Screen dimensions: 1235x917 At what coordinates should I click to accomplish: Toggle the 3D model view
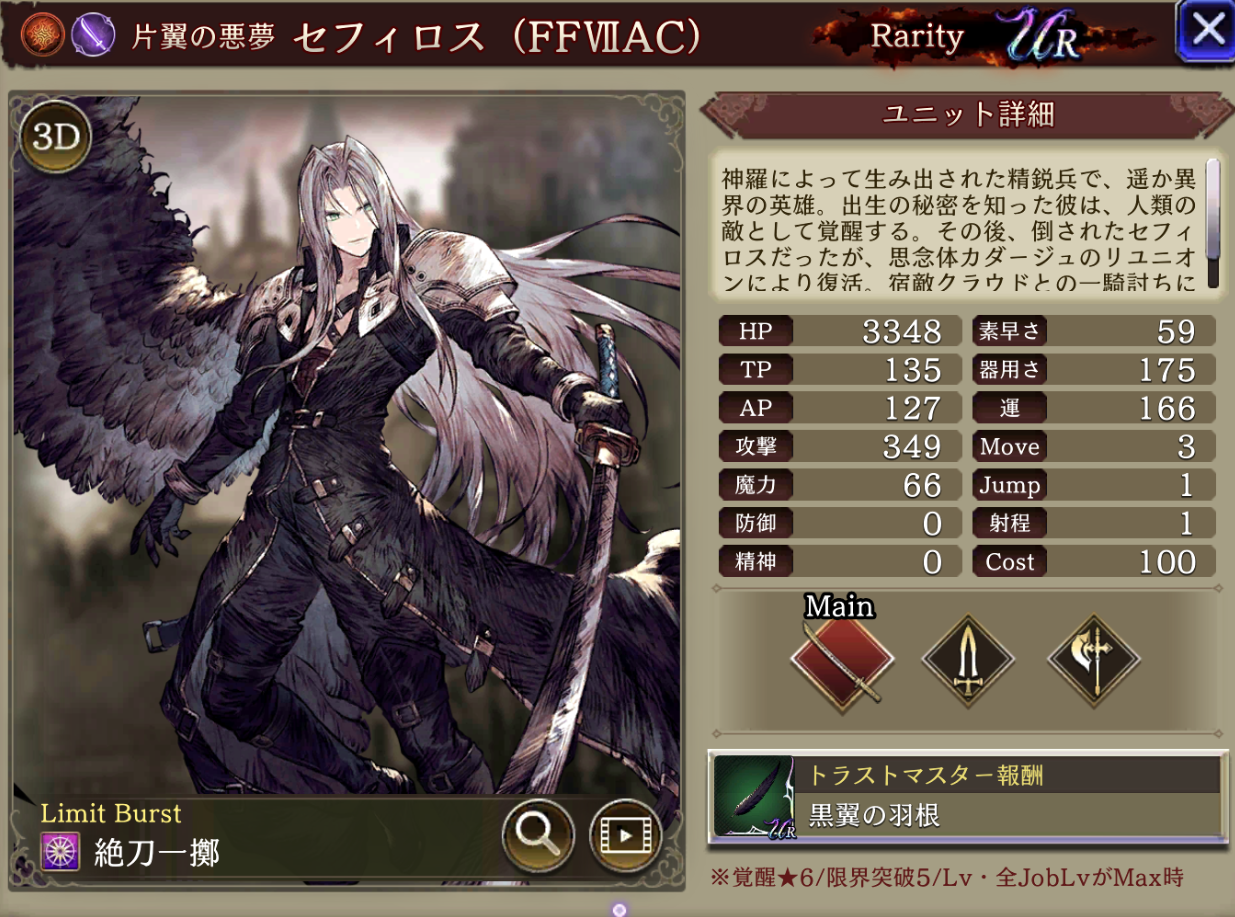click(x=56, y=138)
